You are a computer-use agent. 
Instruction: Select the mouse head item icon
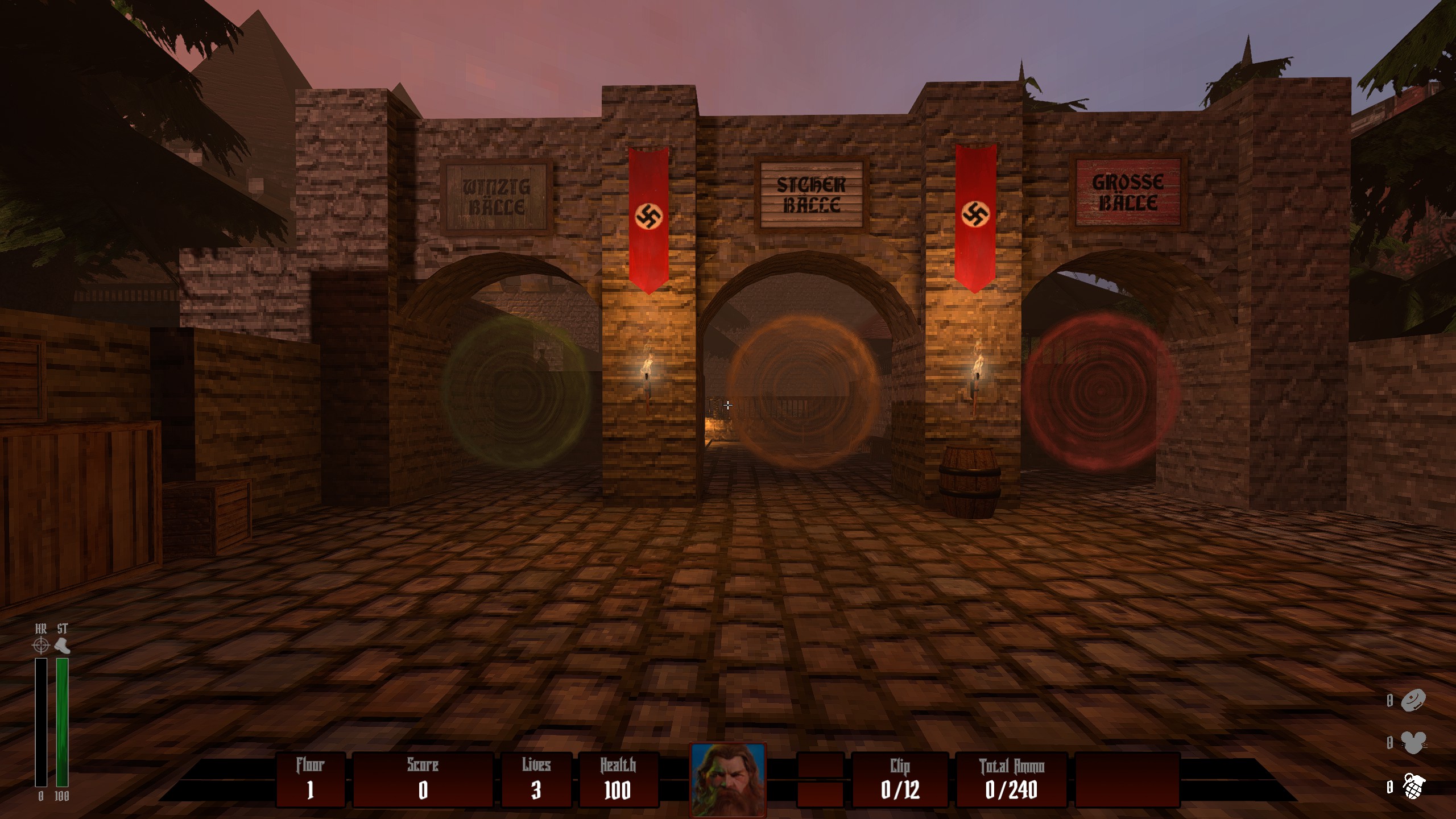[x=1413, y=743]
